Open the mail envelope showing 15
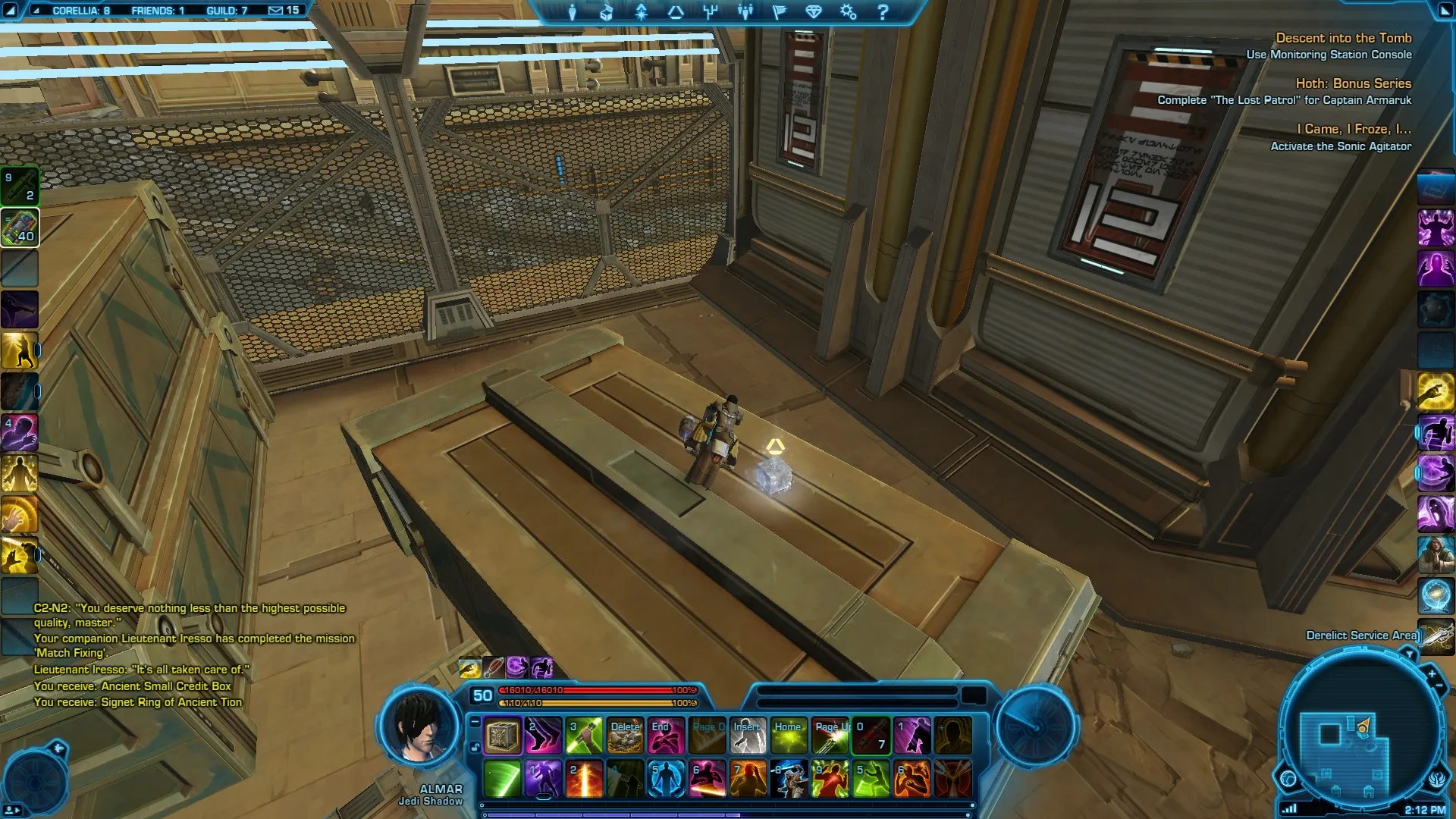 pyautogui.click(x=284, y=11)
